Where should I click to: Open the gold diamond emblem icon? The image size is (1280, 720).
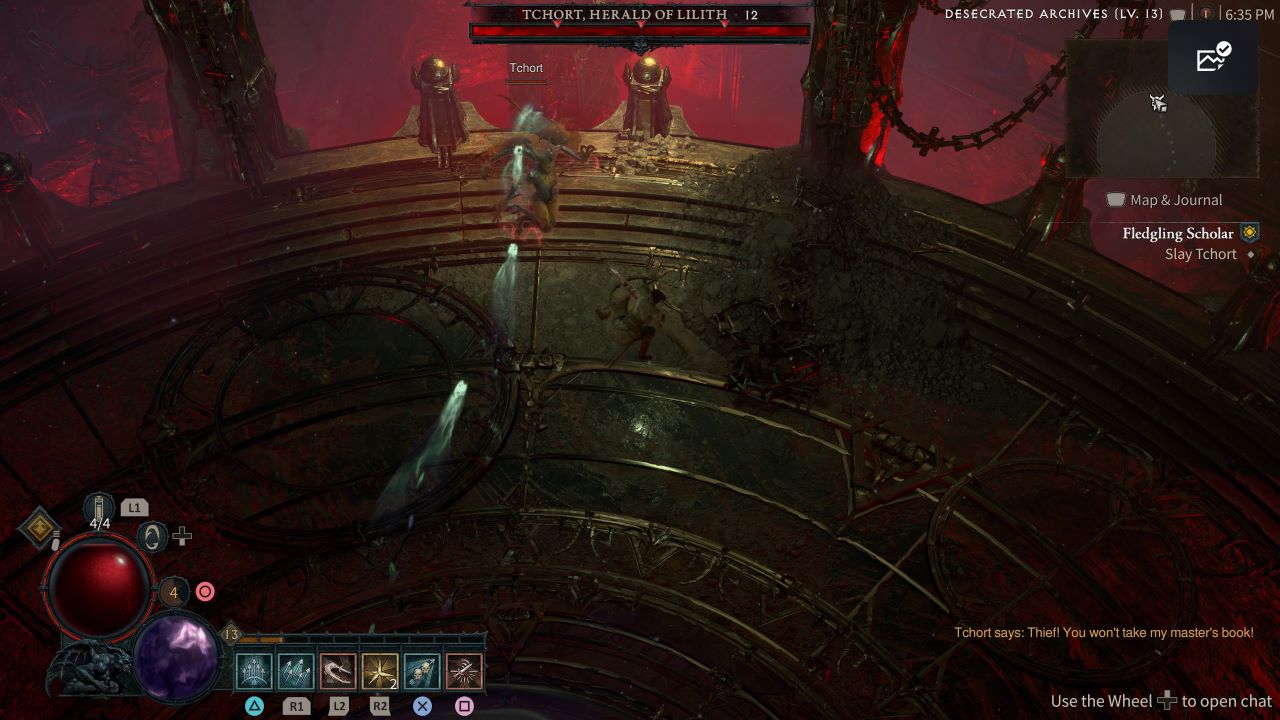click(40, 528)
